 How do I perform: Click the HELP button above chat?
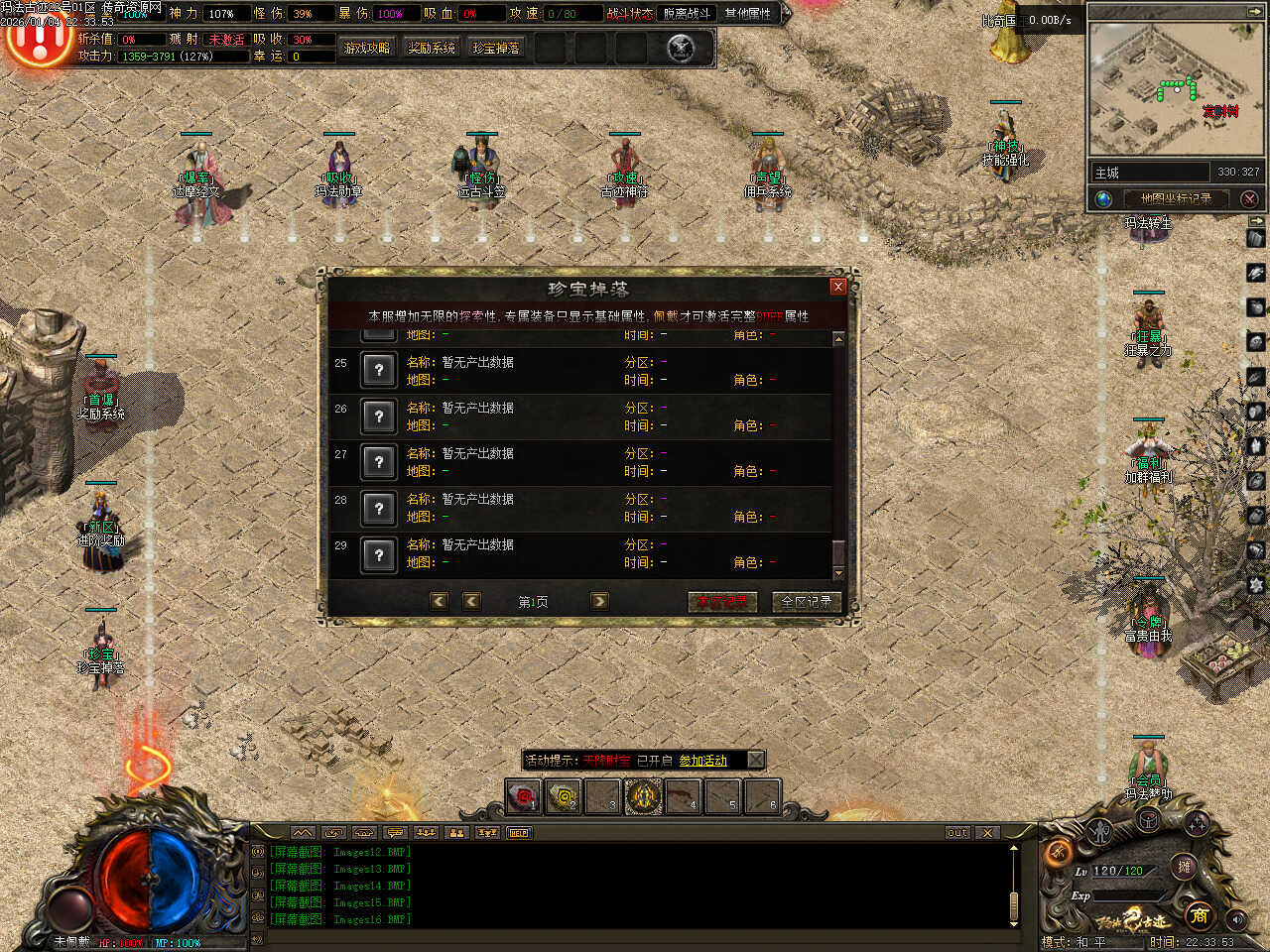coord(518,833)
